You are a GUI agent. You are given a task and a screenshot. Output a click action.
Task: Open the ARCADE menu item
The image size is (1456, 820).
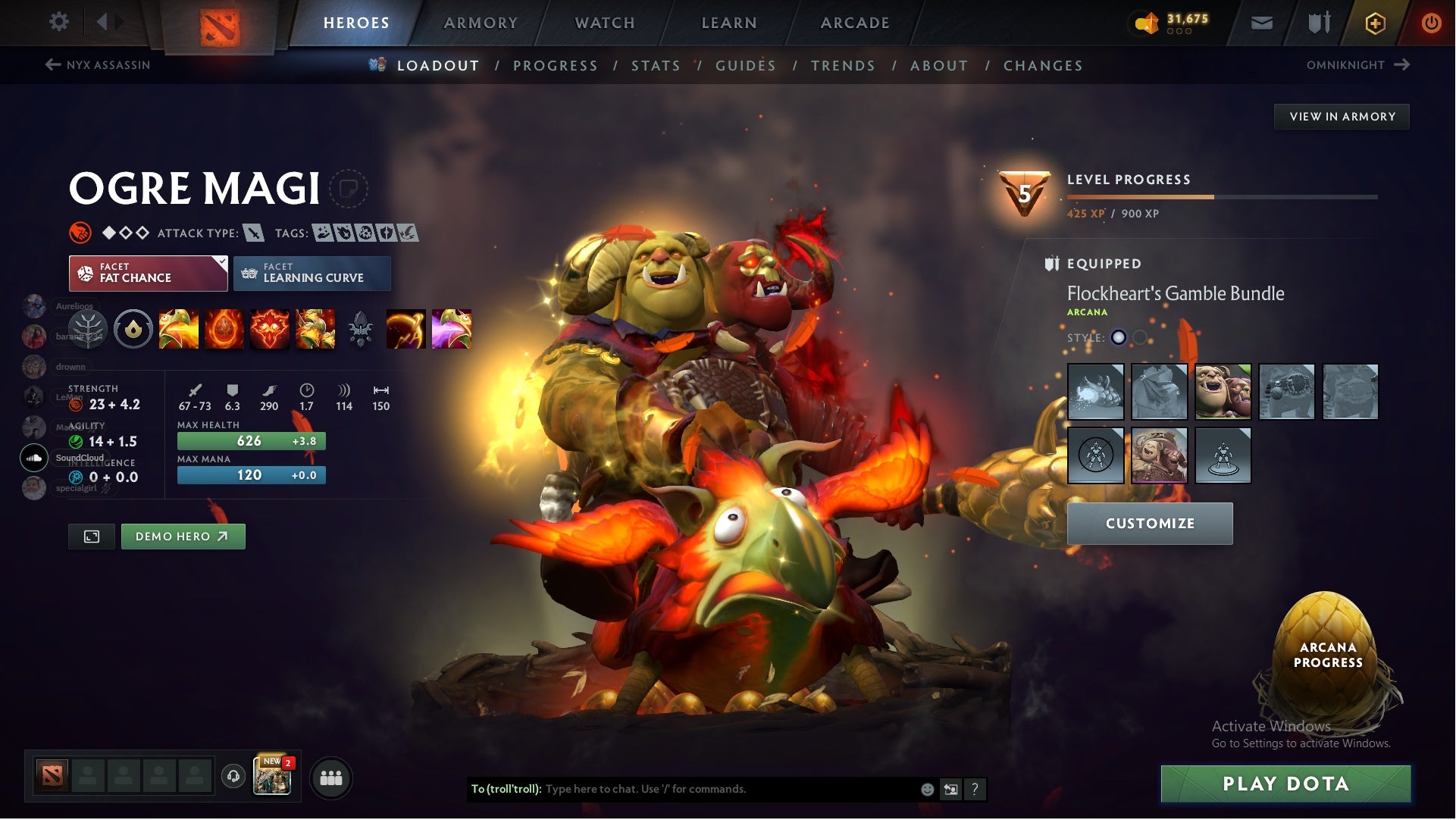pos(854,23)
